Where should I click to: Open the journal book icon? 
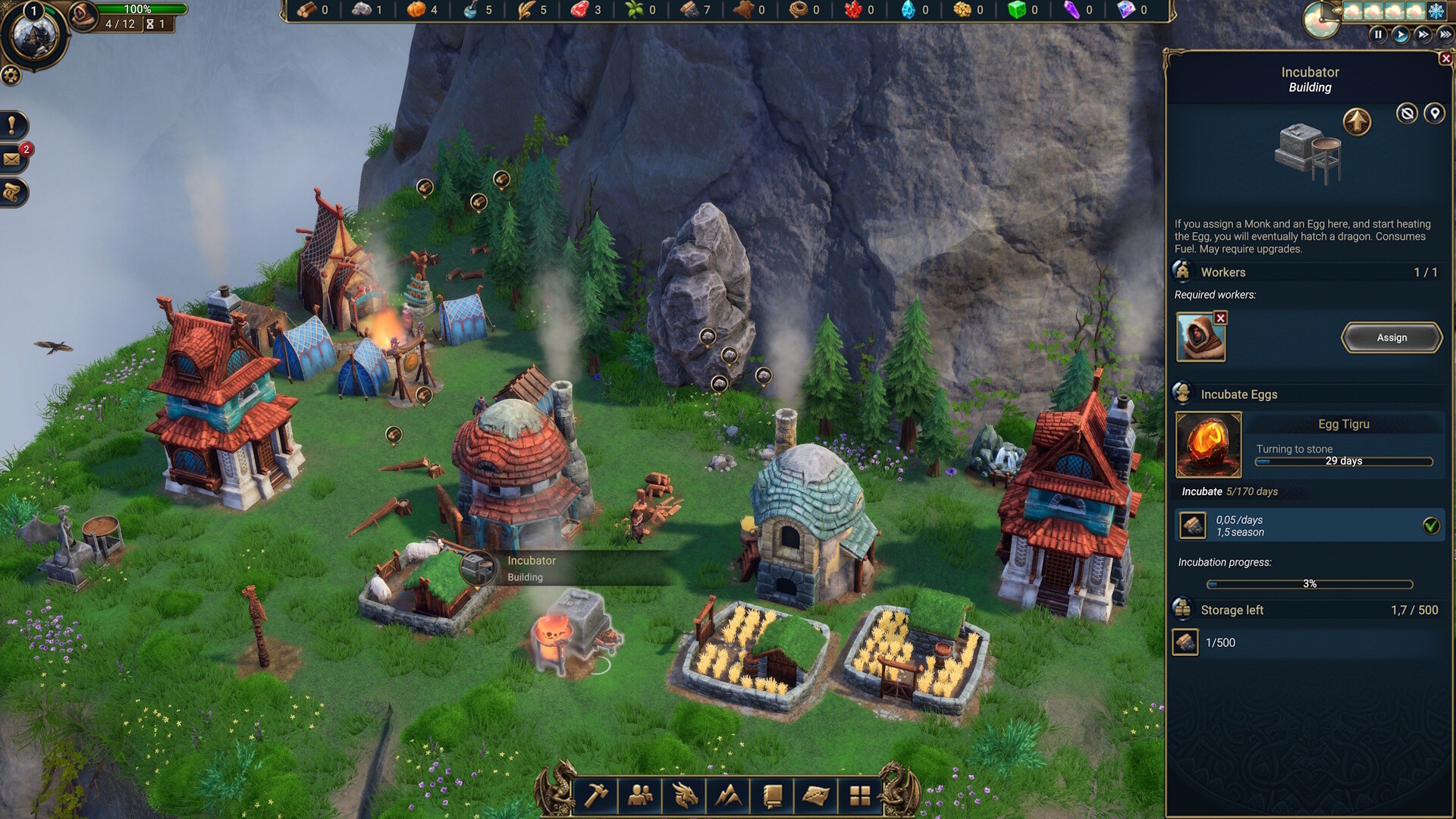pos(773,795)
